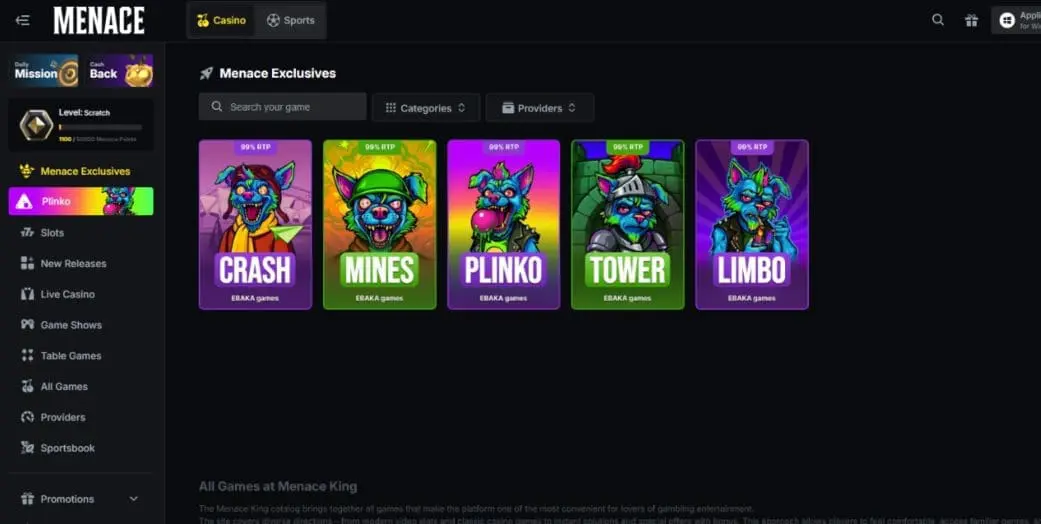Launch the Plinko game card

(503, 224)
